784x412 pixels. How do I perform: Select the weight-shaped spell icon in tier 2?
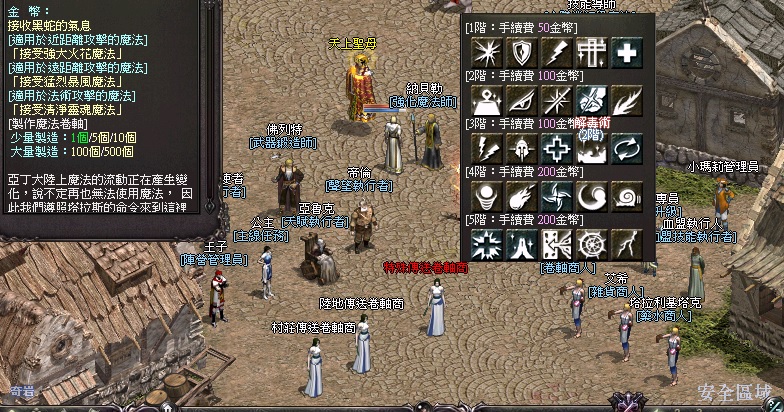pos(484,101)
